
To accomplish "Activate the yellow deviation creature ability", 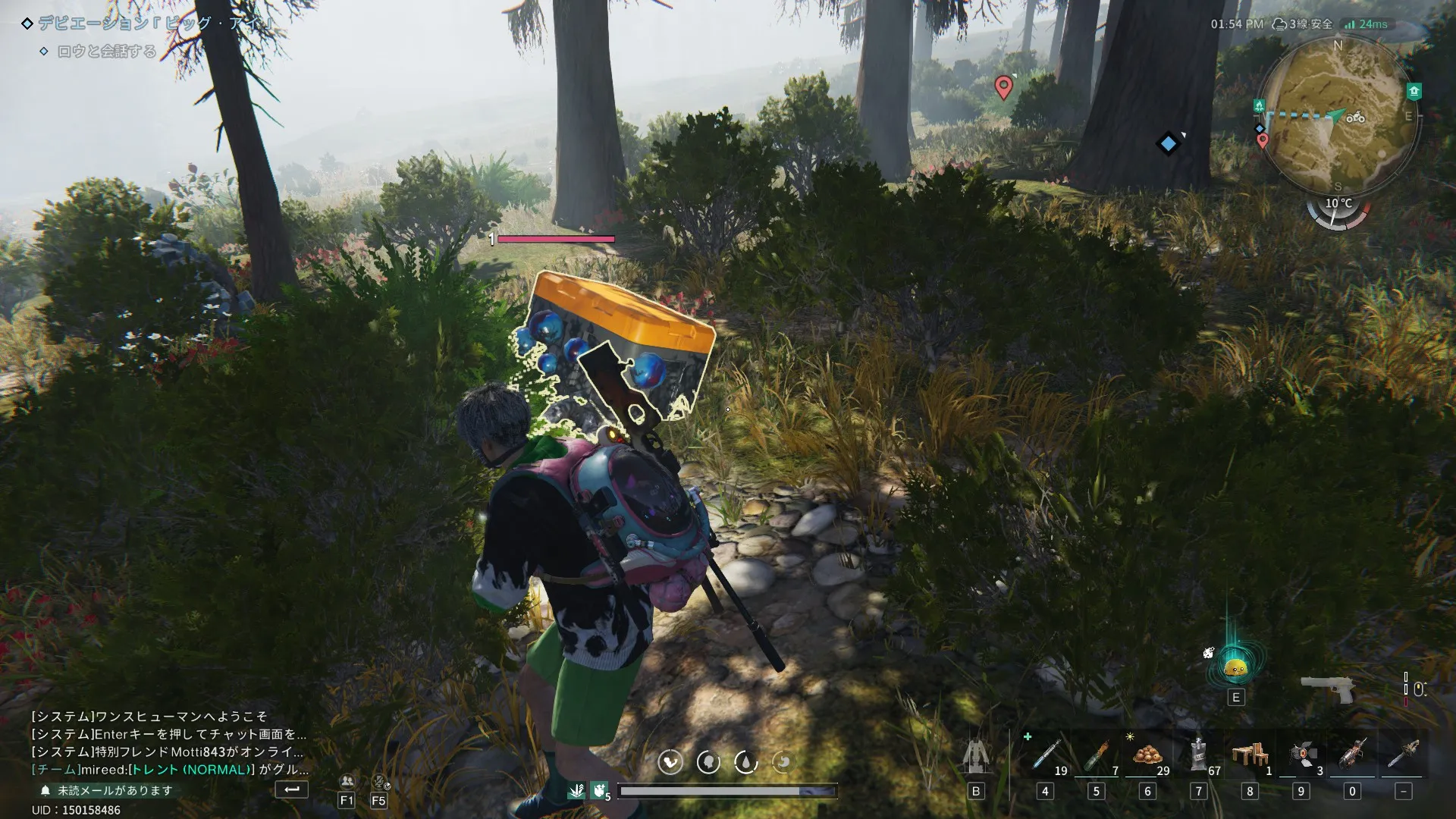I will click(1235, 667).
